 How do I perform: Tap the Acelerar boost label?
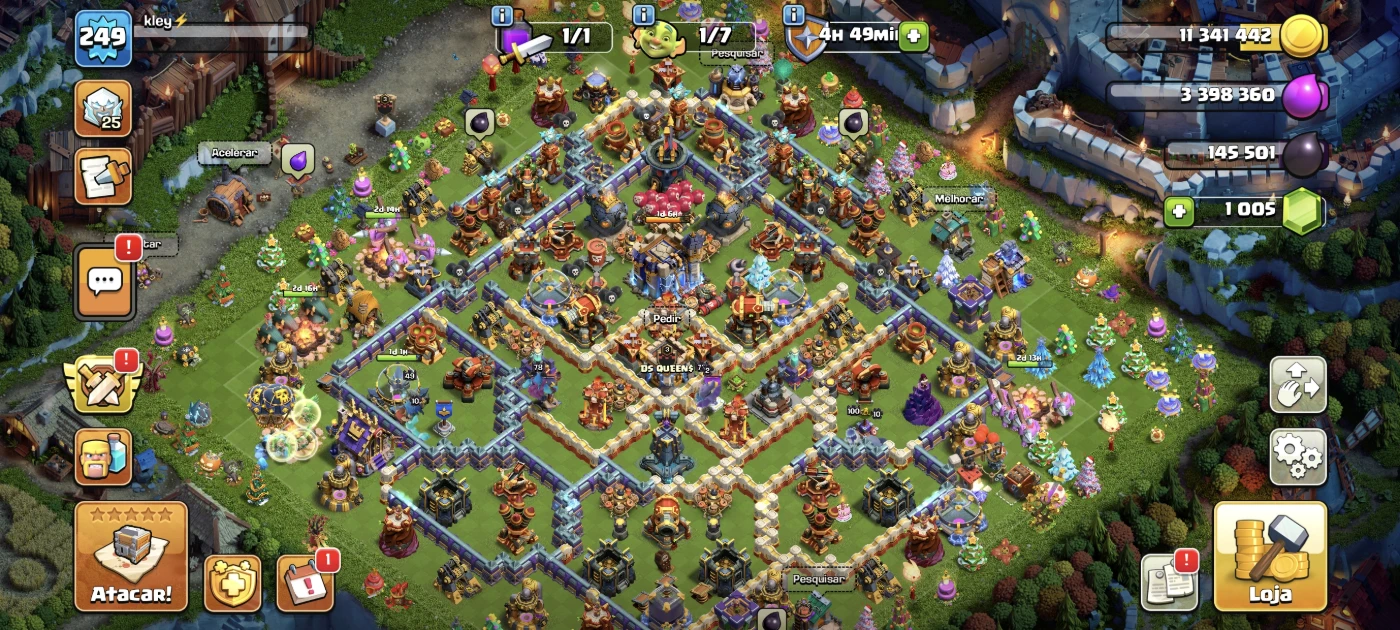click(234, 154)
